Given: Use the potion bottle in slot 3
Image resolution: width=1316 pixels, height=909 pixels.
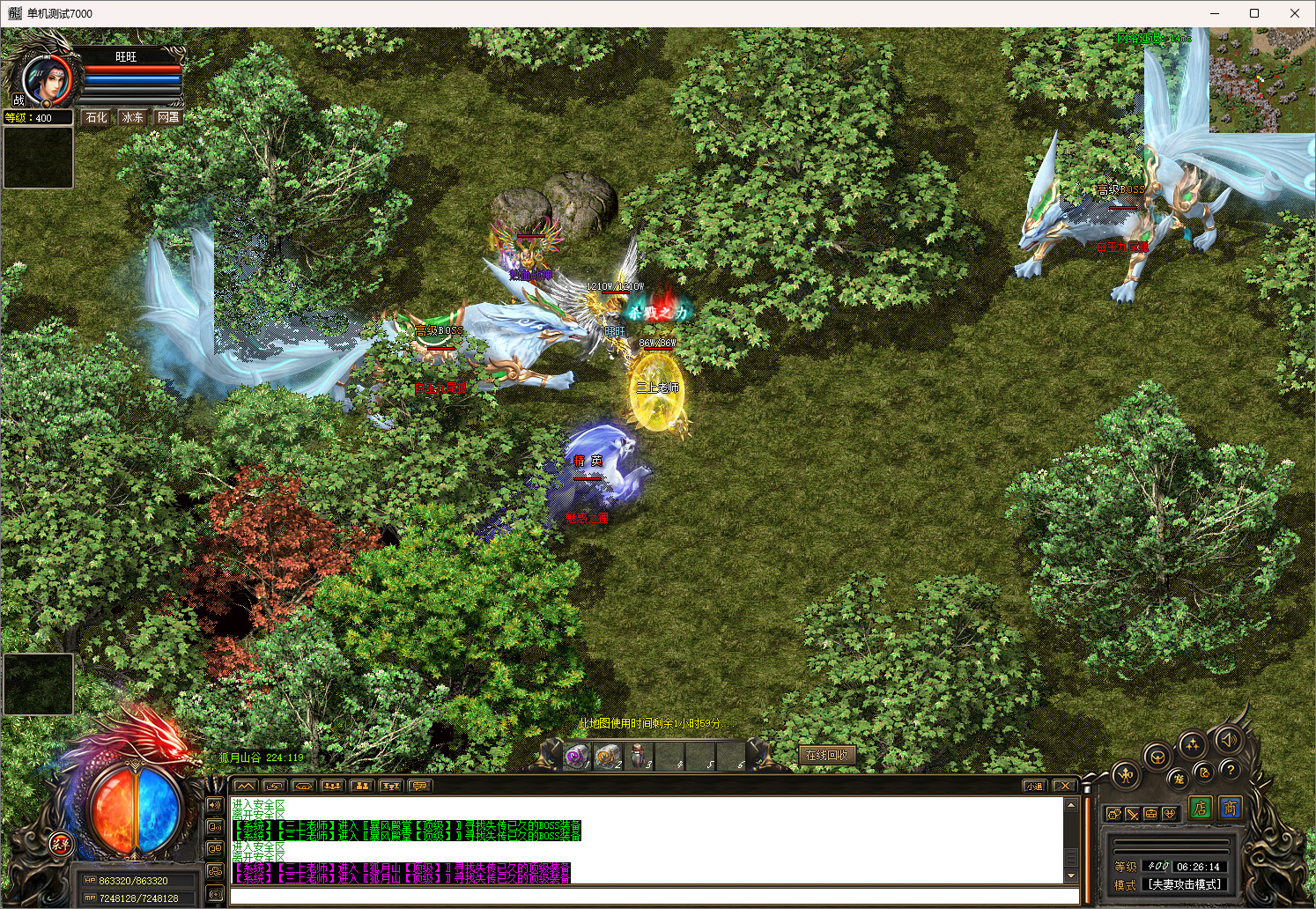Looking at the screenshot, I should tap(639, 756).
